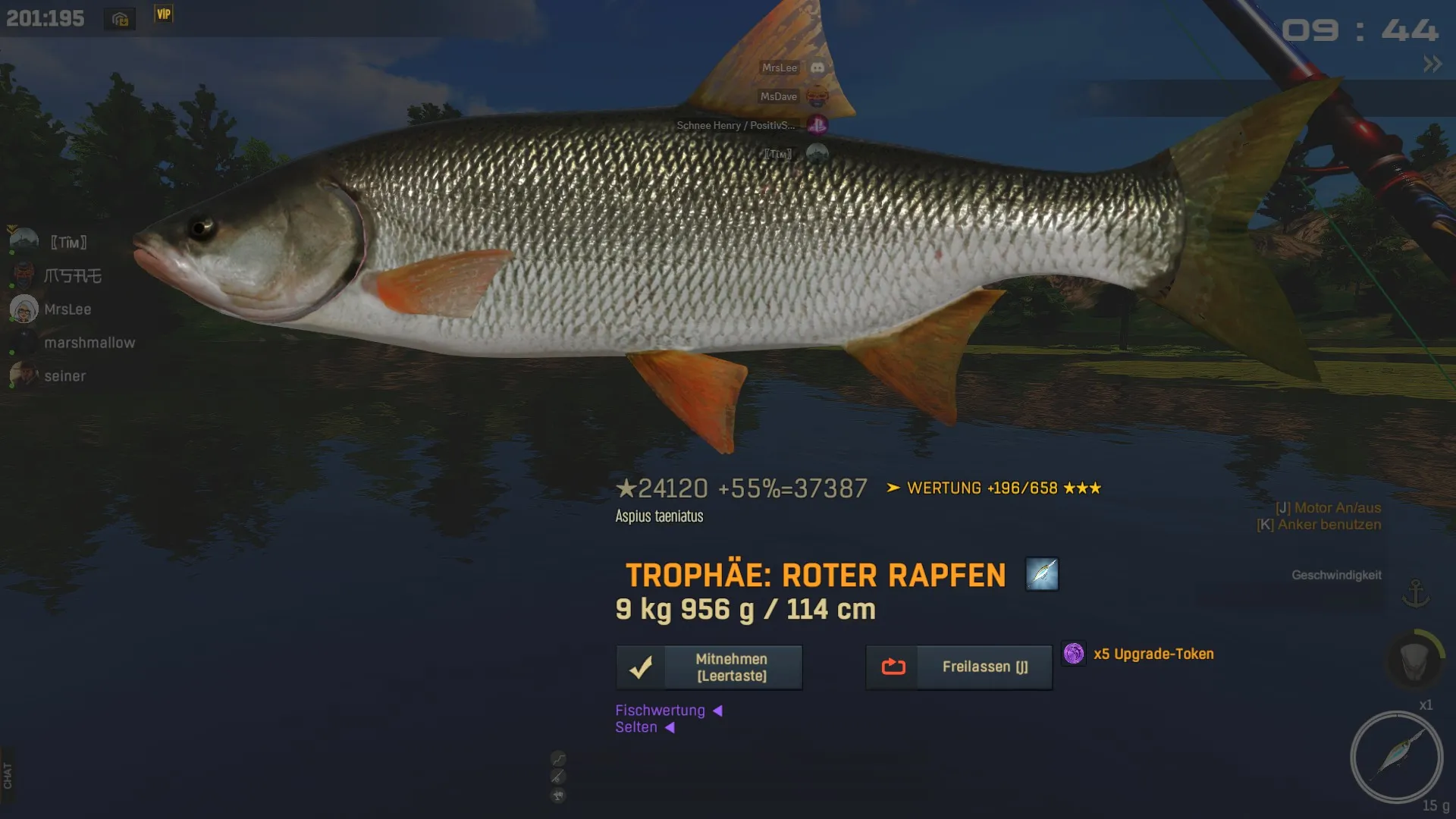Select player marshmallow in the player list
This screenshot has width=1456, height=819.
[x=89, y=343]
